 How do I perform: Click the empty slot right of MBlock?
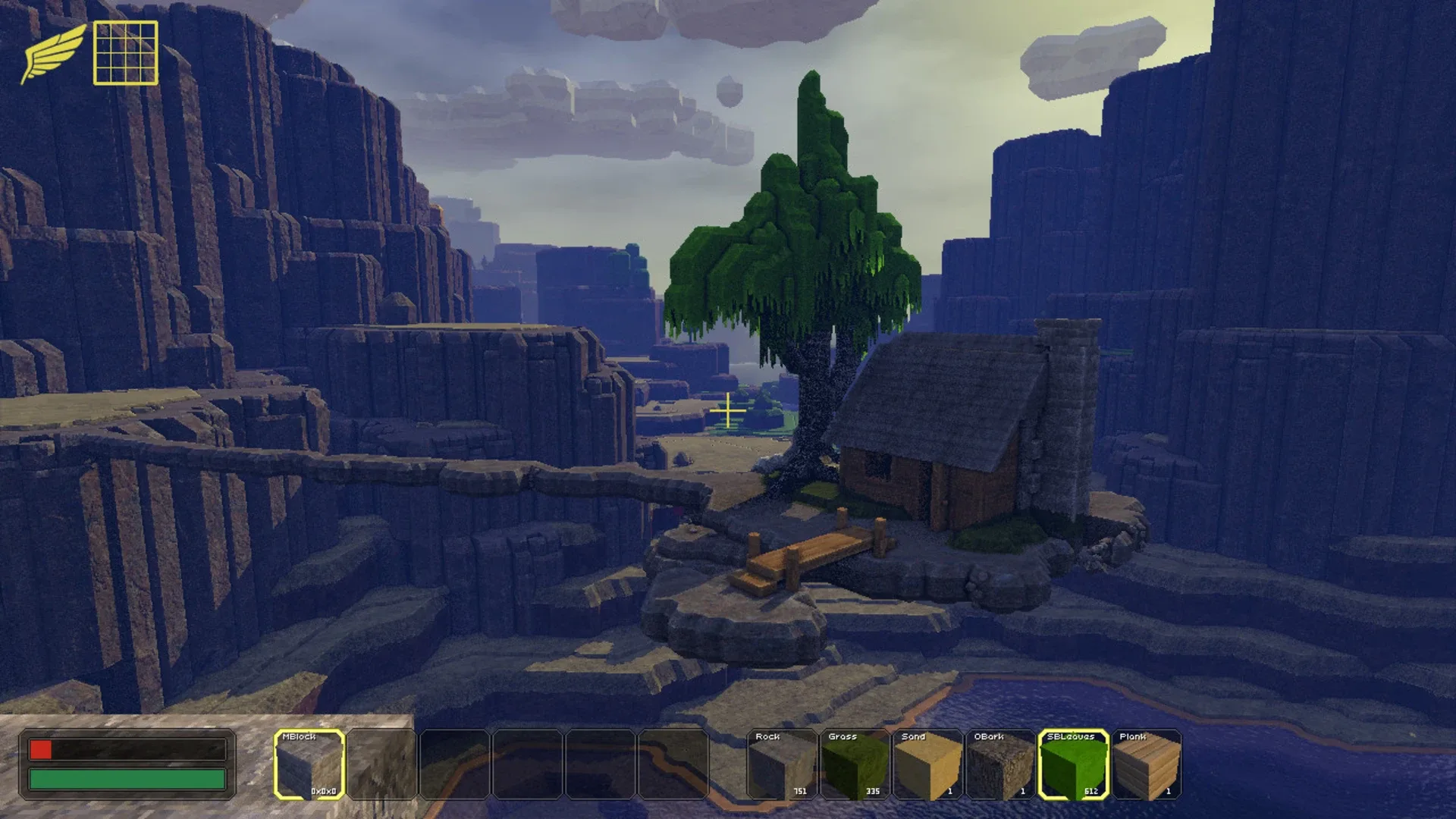(383, 766)
